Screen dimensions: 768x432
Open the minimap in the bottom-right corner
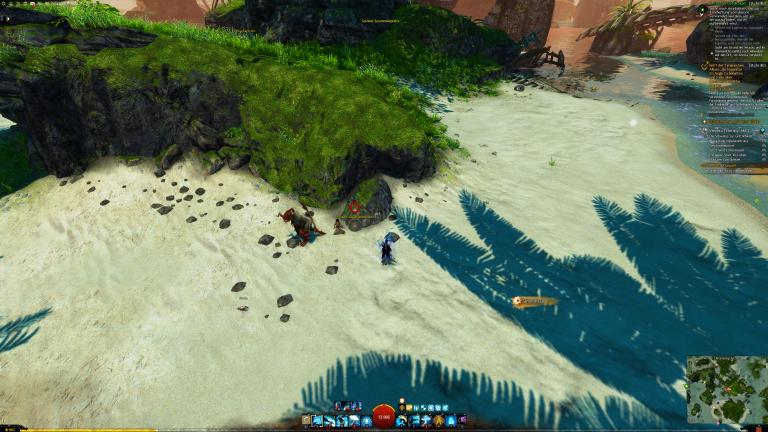click(726, 391)
